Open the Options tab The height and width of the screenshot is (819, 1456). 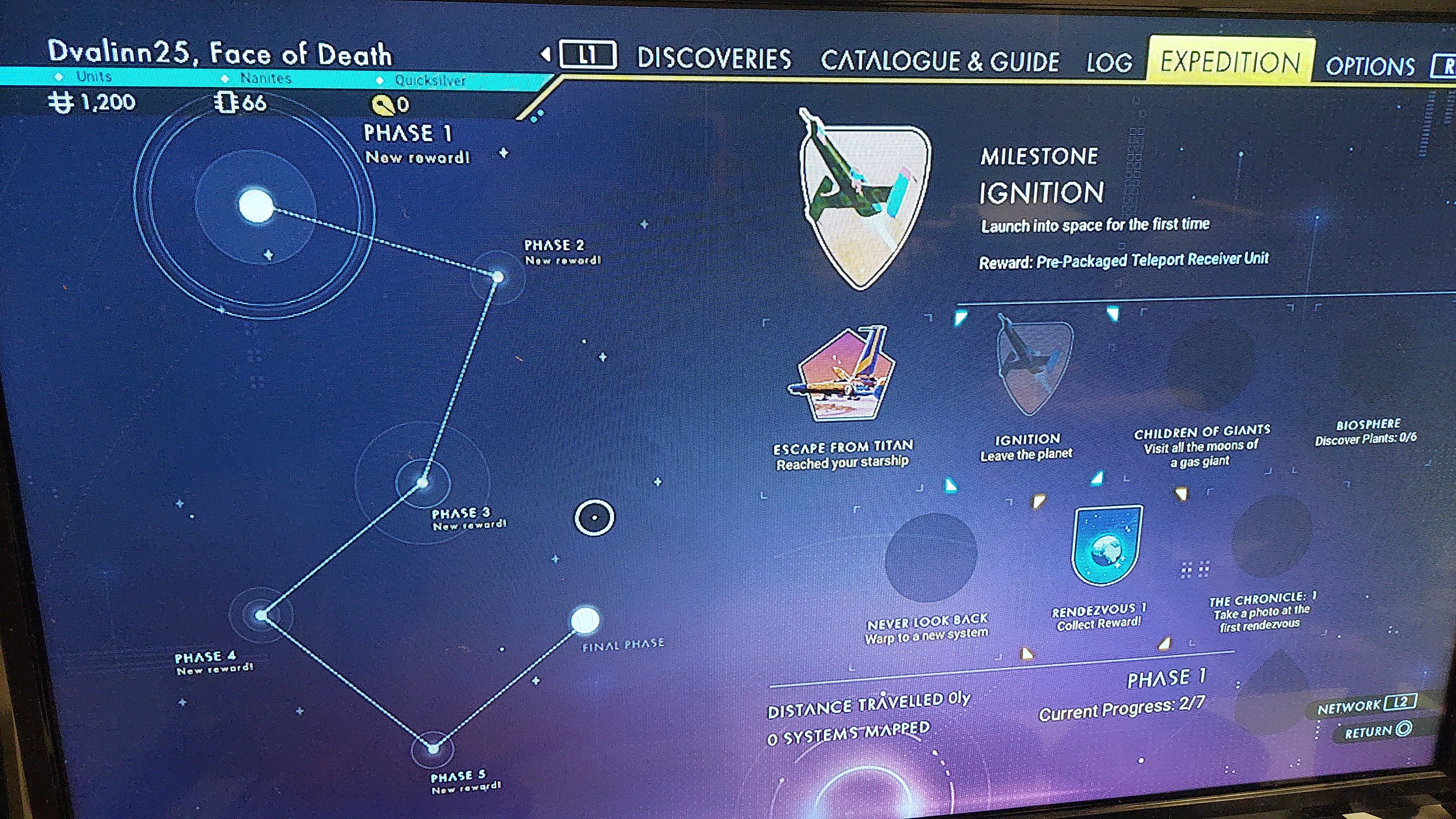click(1370, 66)
